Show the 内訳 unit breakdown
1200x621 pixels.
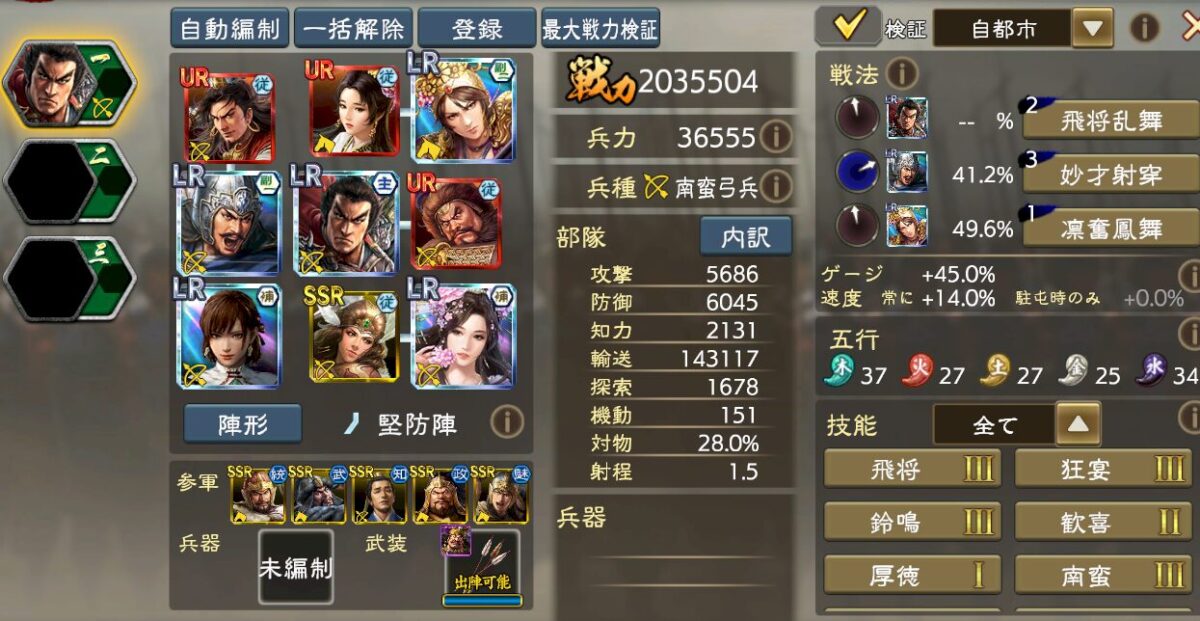745,235
